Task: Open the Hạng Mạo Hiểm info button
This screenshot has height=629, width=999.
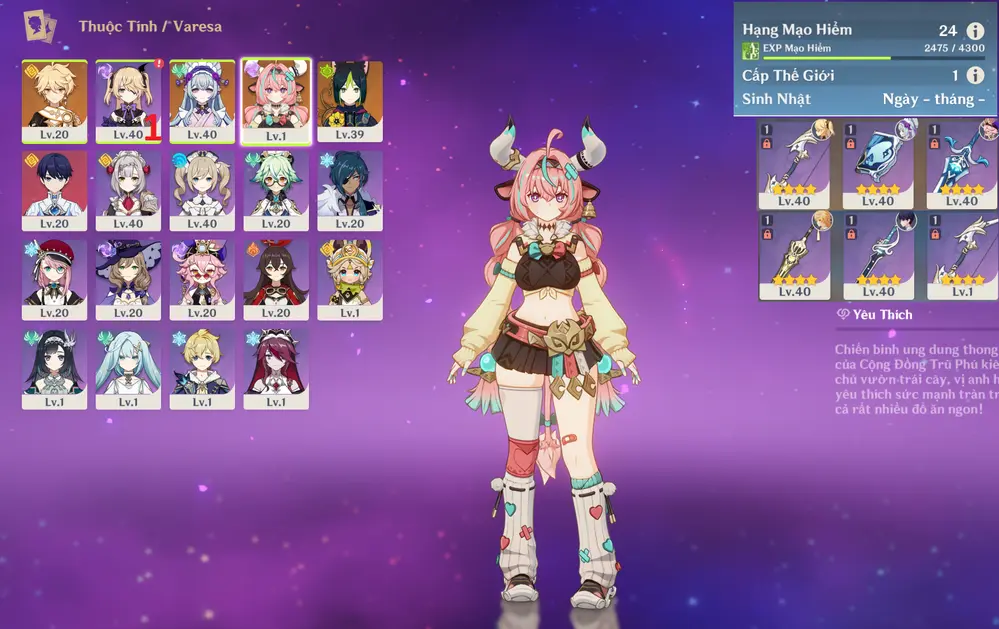Action: pyautogui.click(x=976, y=31)
